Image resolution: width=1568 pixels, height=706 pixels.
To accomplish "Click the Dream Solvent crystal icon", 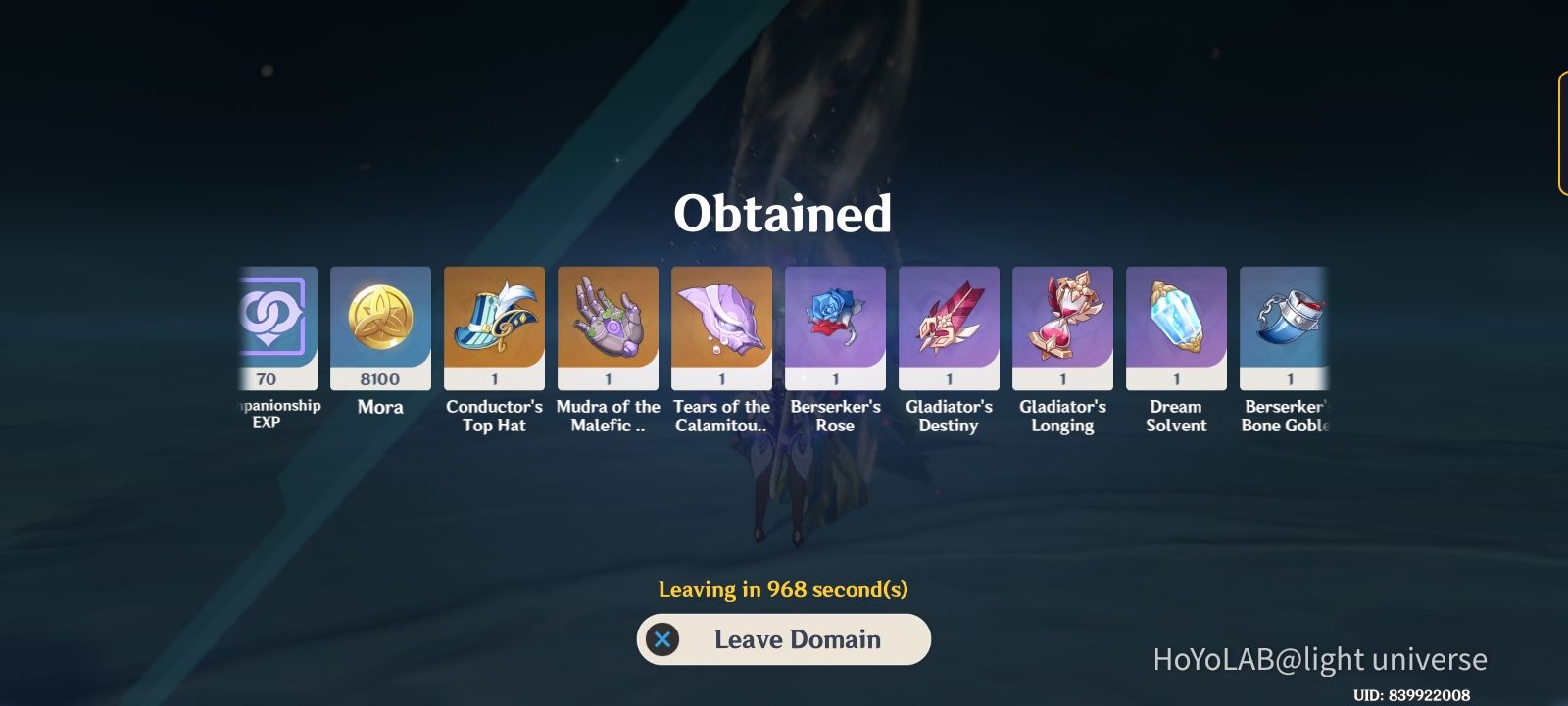I will (x=1176, y=324).
